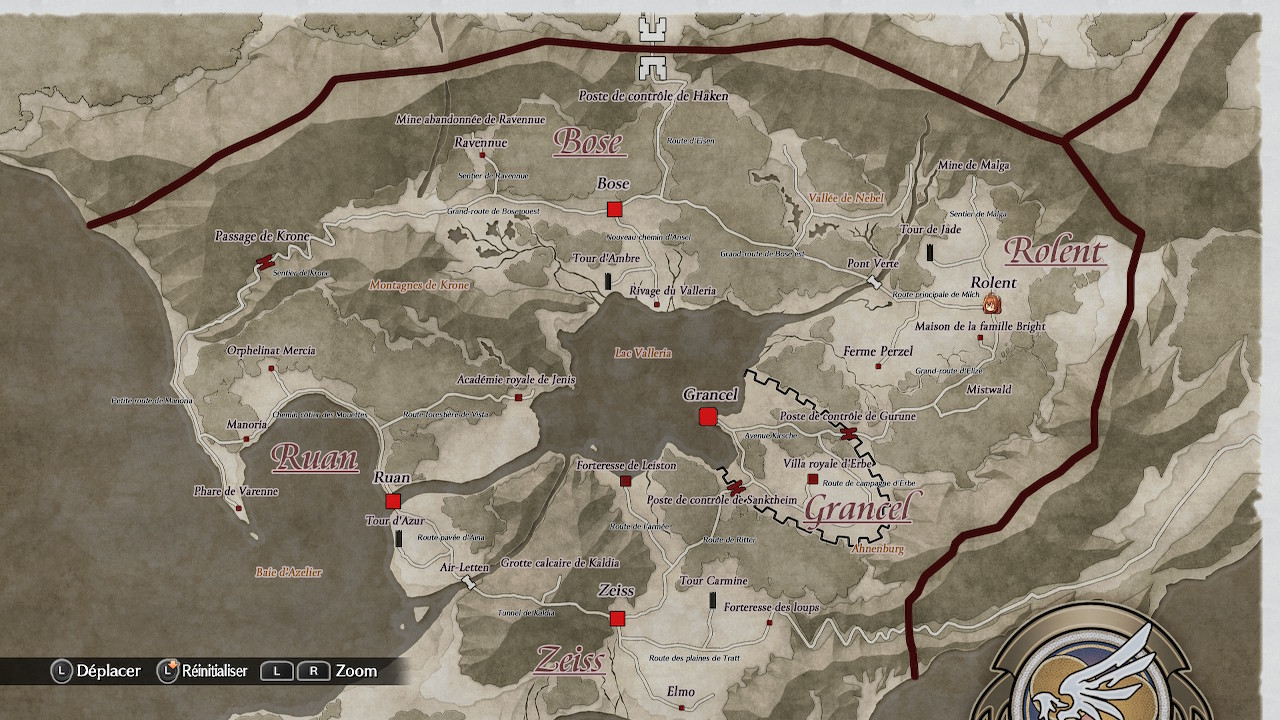Choose the Pont Verte bridge marker
This screenshot has width=1280, height=720.
tap(876, 283)
